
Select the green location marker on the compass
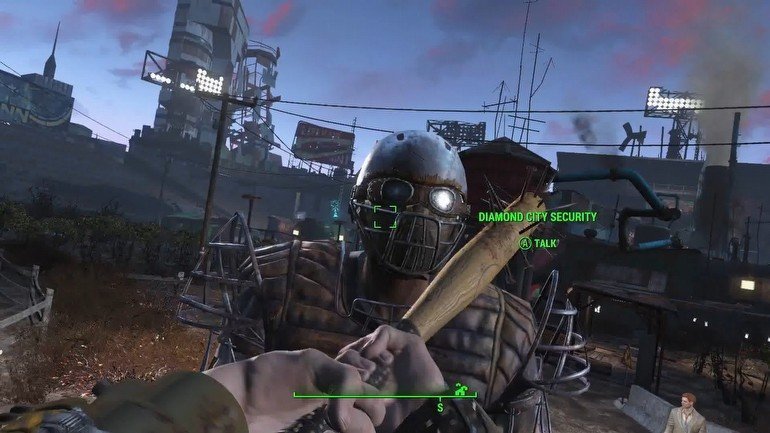coord(460,388)
